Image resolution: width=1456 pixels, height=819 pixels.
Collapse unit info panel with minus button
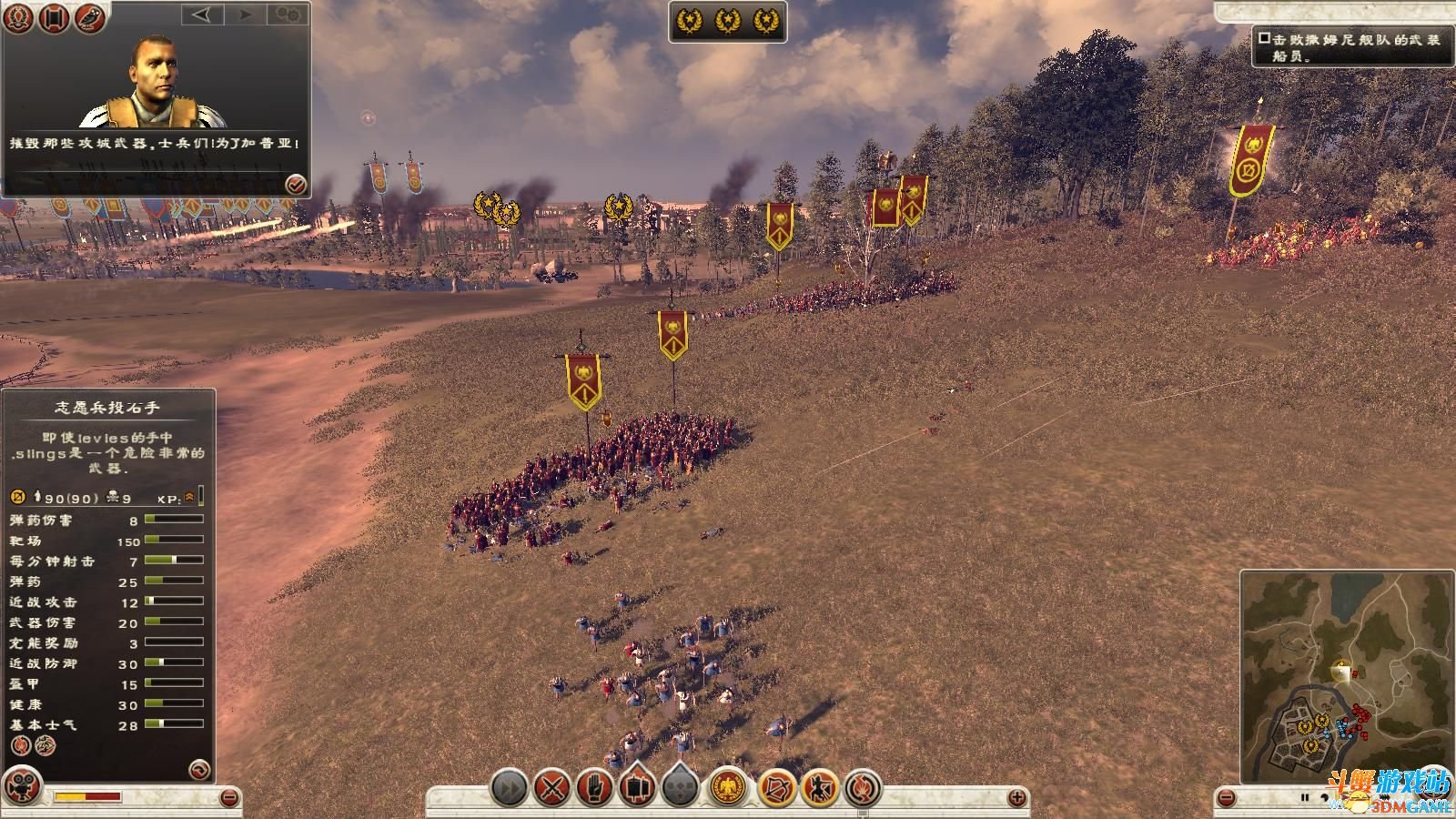click(x=229, y=798)
